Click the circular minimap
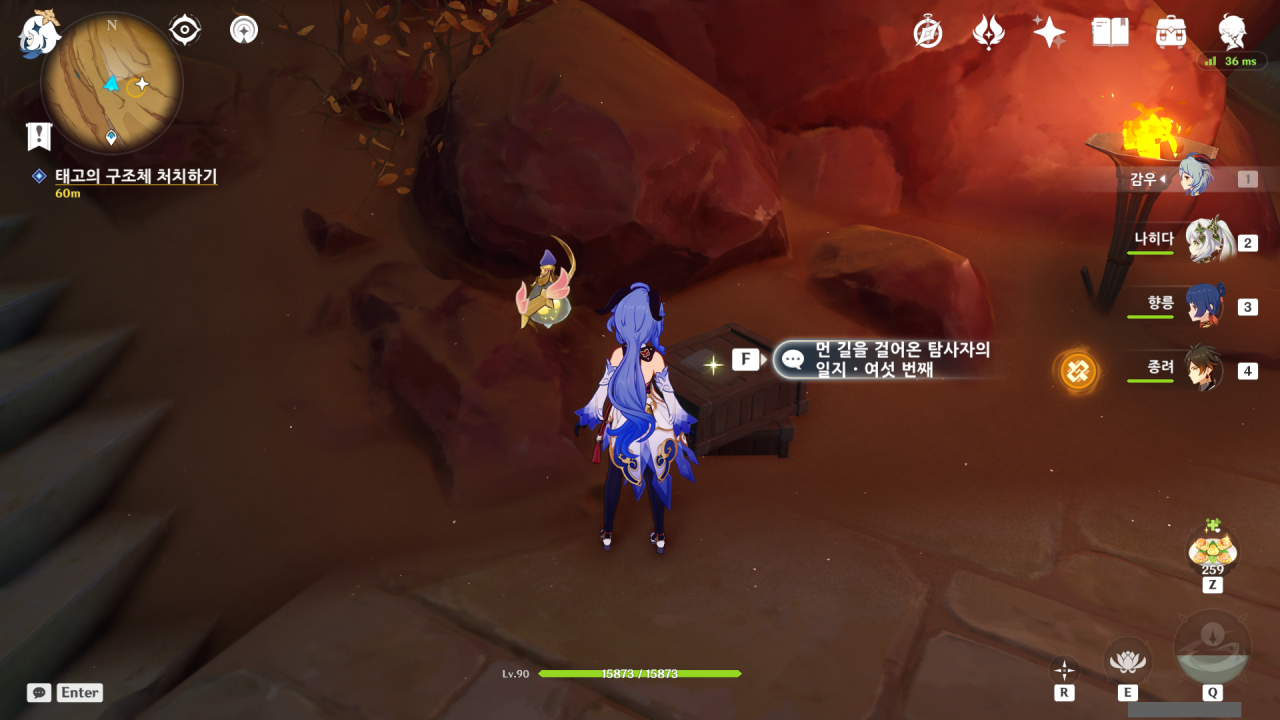 tap(111, 83)
